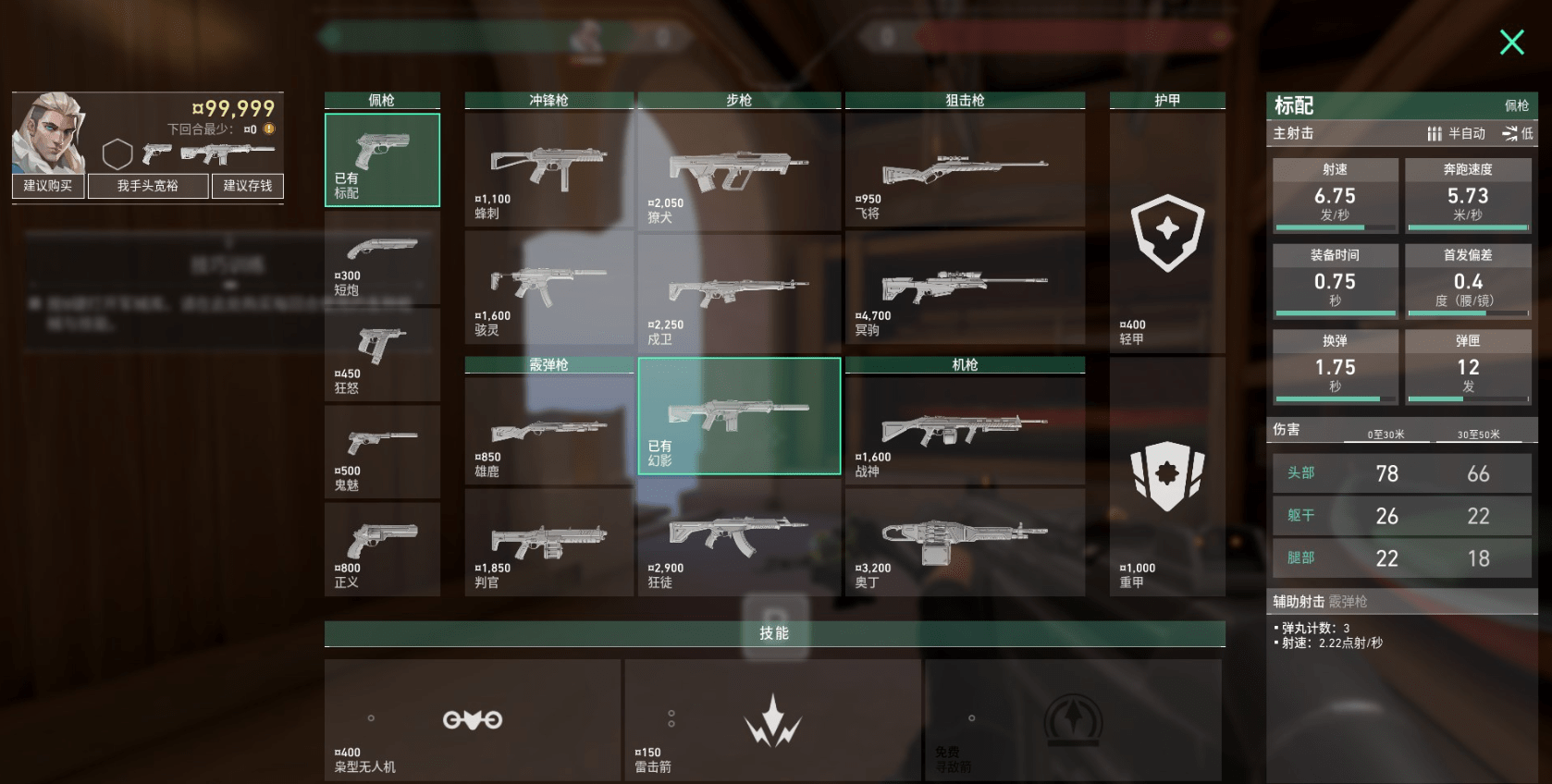Buy 重甲 heavy armor for 1,000
The height and width of the screenshot is (784, 1552).
point(1167,477)
